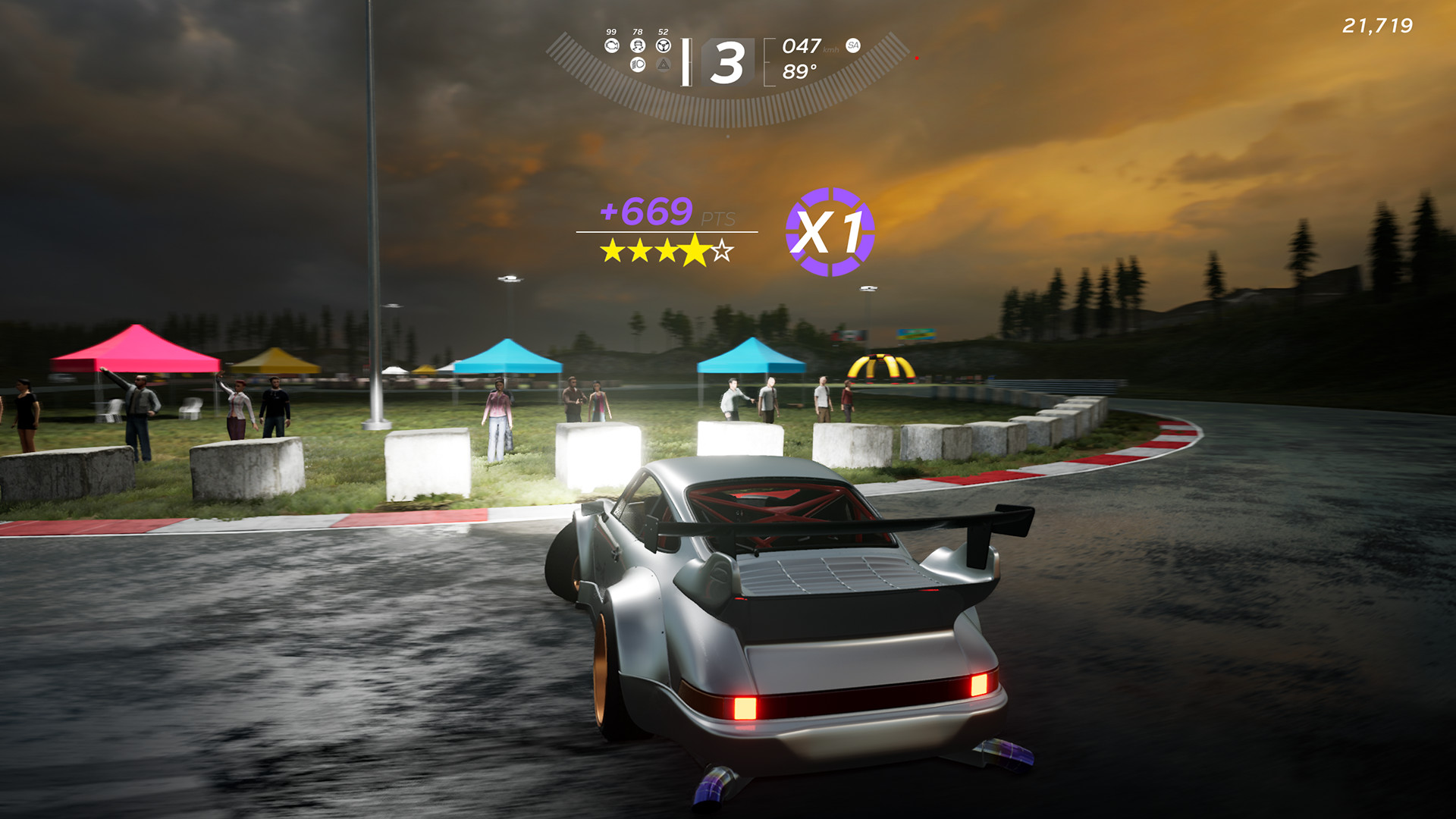The width and height of the screenshot is (1456, 819).
Task: Click the vertical RPM gauge bar
Action: (x=687, y=61)
